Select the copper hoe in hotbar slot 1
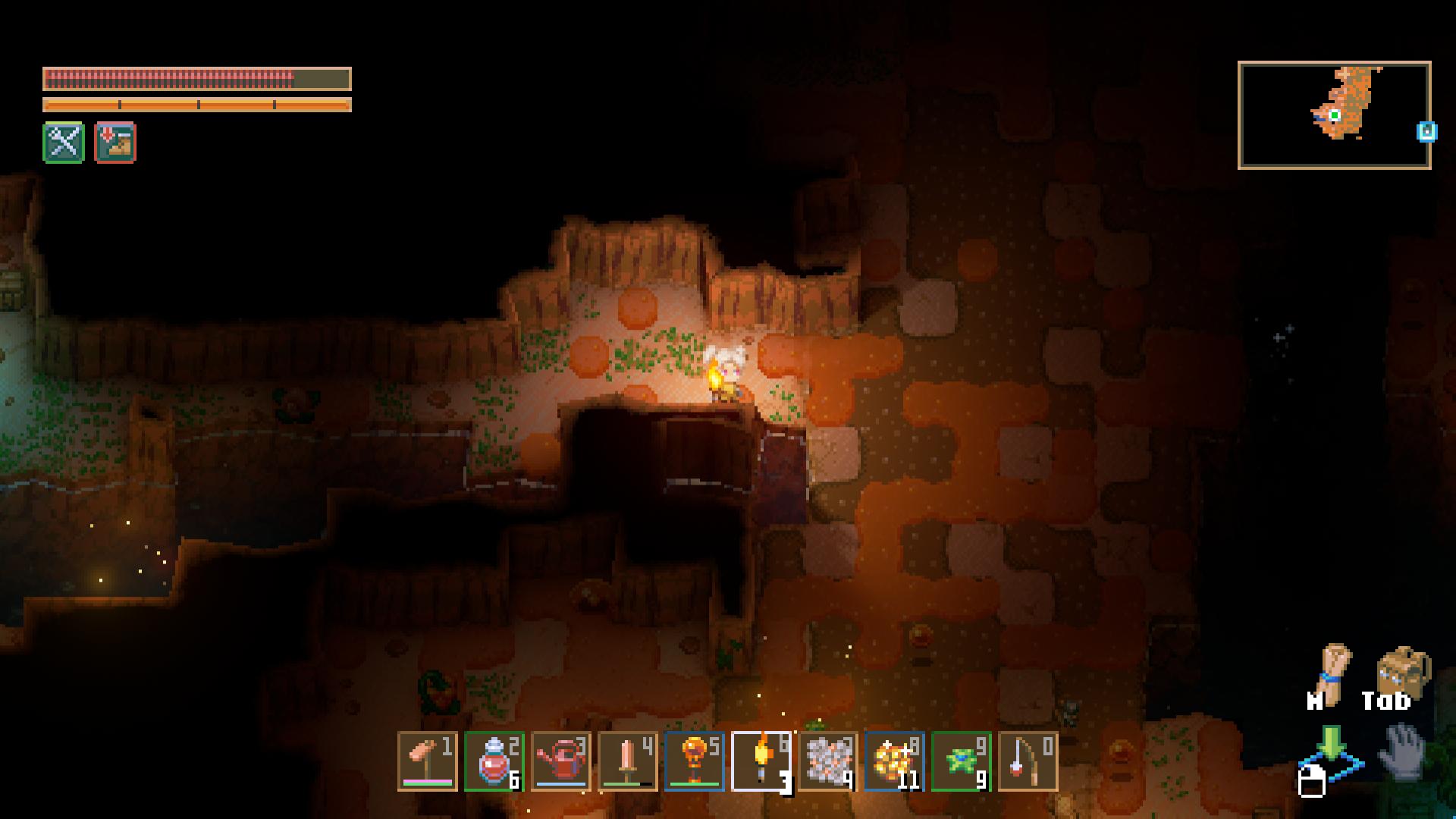Screen dimensions: 1456x819 click(x=428, y=761)
